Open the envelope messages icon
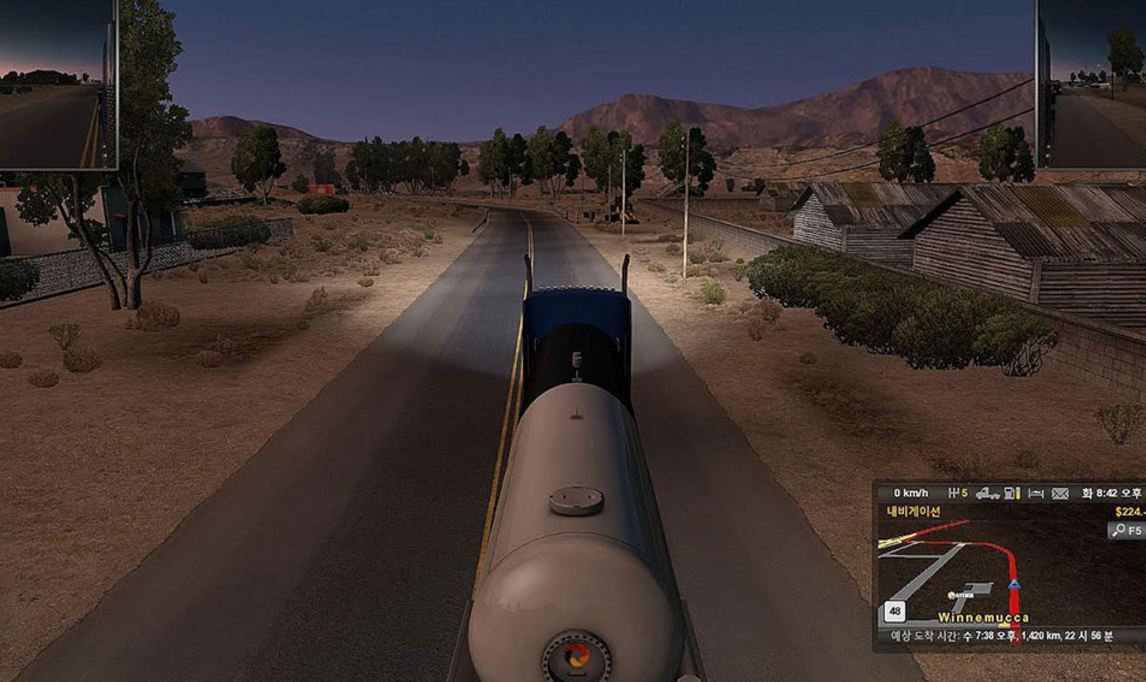The height and width of the screenshot is (682, 1146). coord(1060,493)
